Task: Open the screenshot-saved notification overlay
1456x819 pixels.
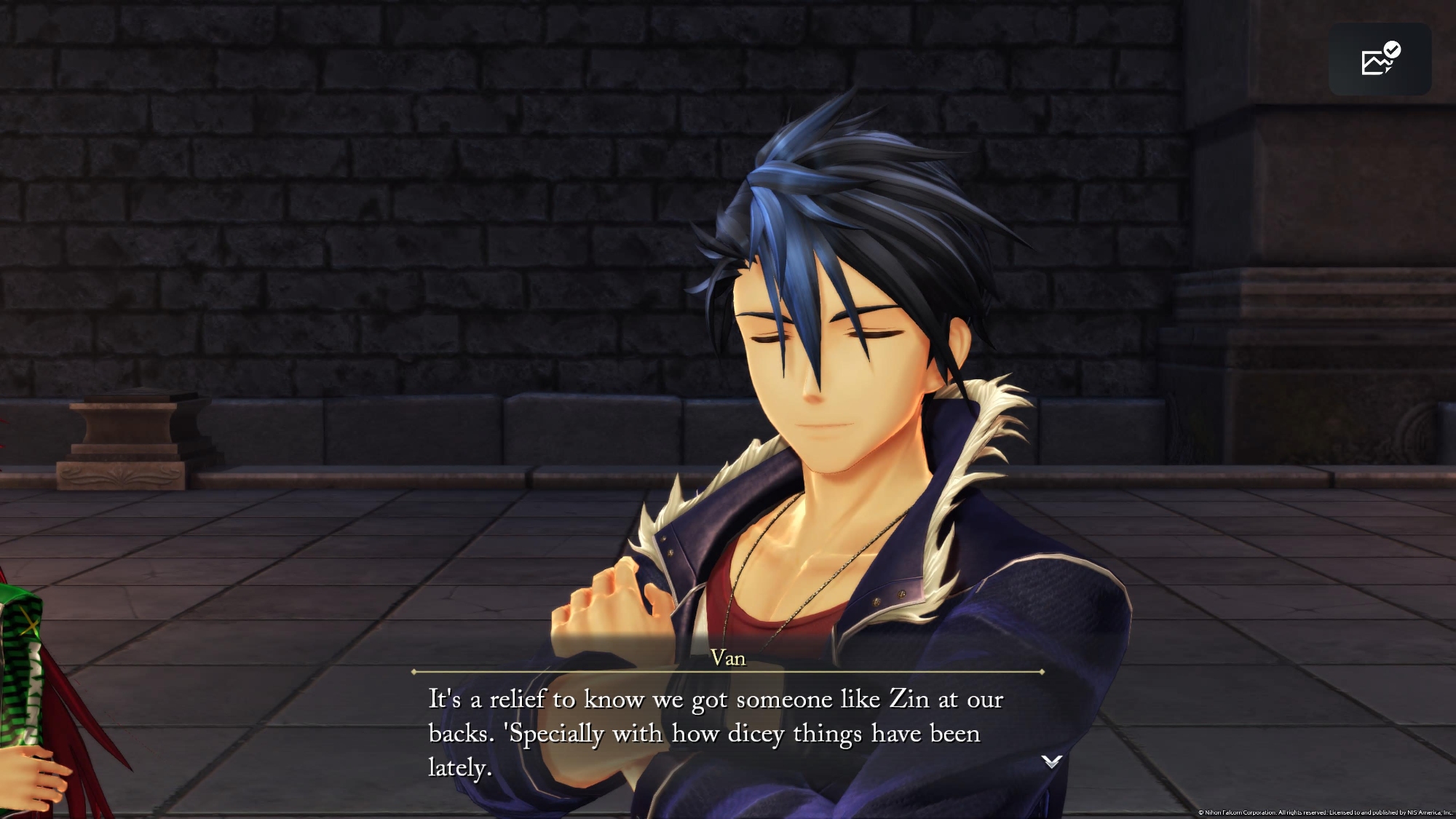Action: click(1380, 59)
